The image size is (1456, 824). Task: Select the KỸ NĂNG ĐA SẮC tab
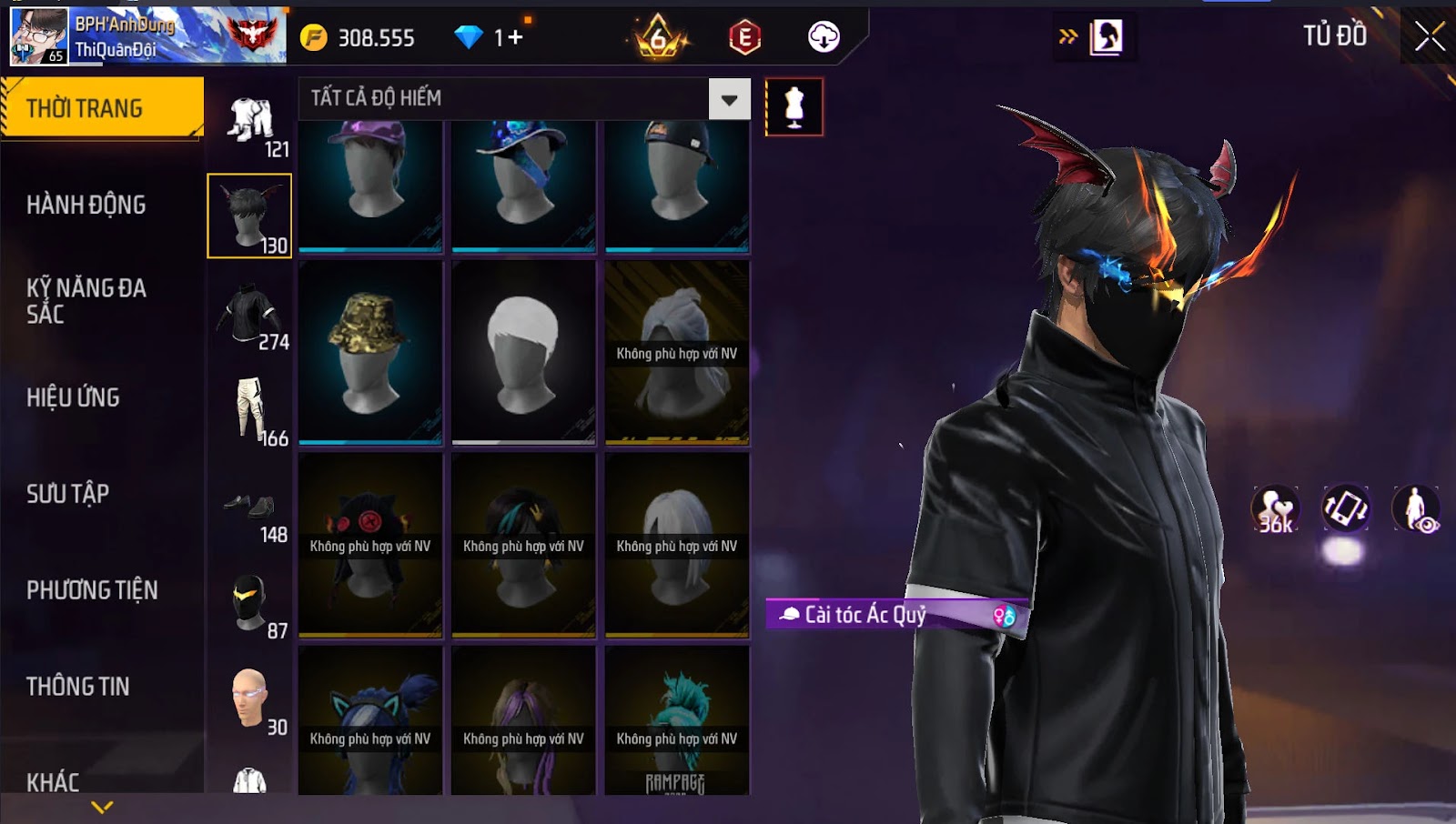[x=86, y=301]
